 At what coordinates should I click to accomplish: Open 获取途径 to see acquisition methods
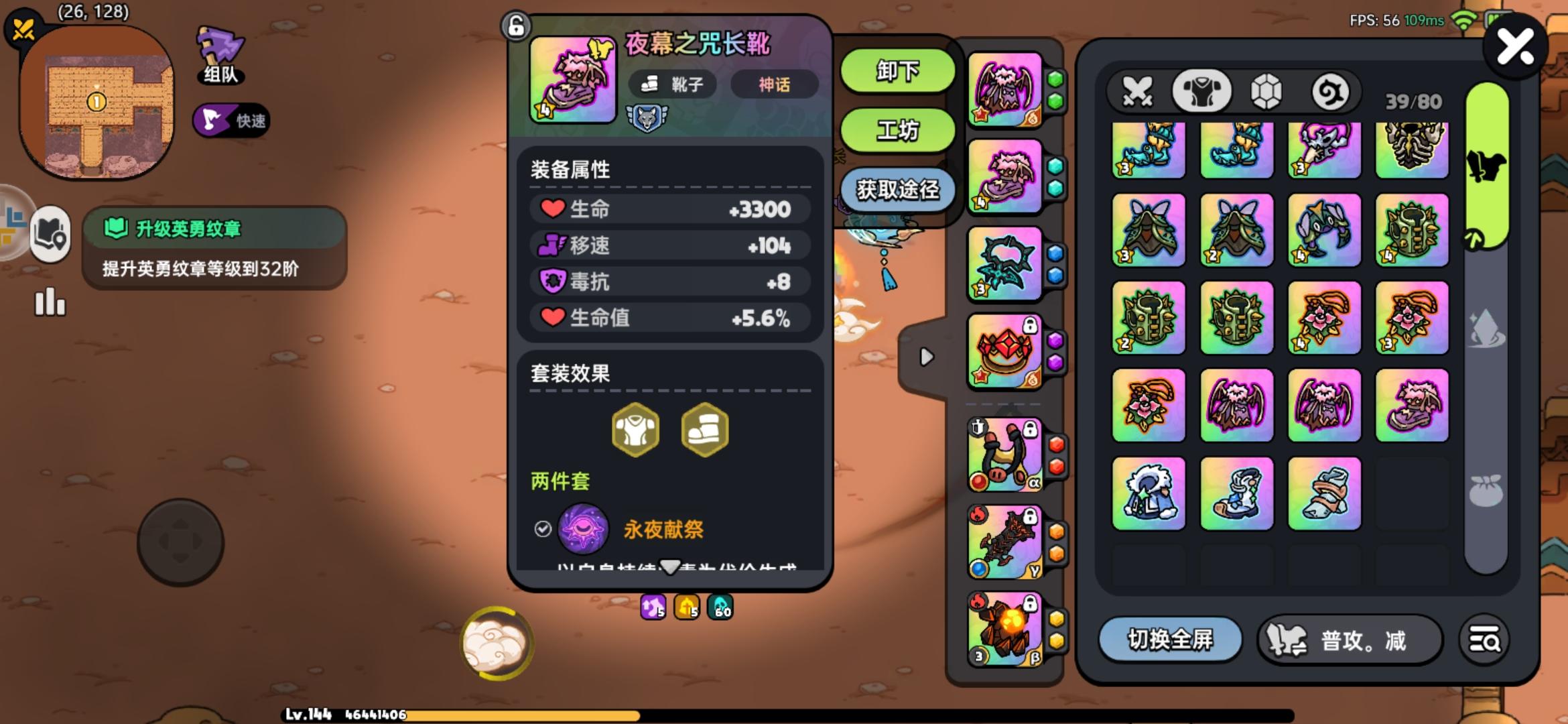pos(898,190)
